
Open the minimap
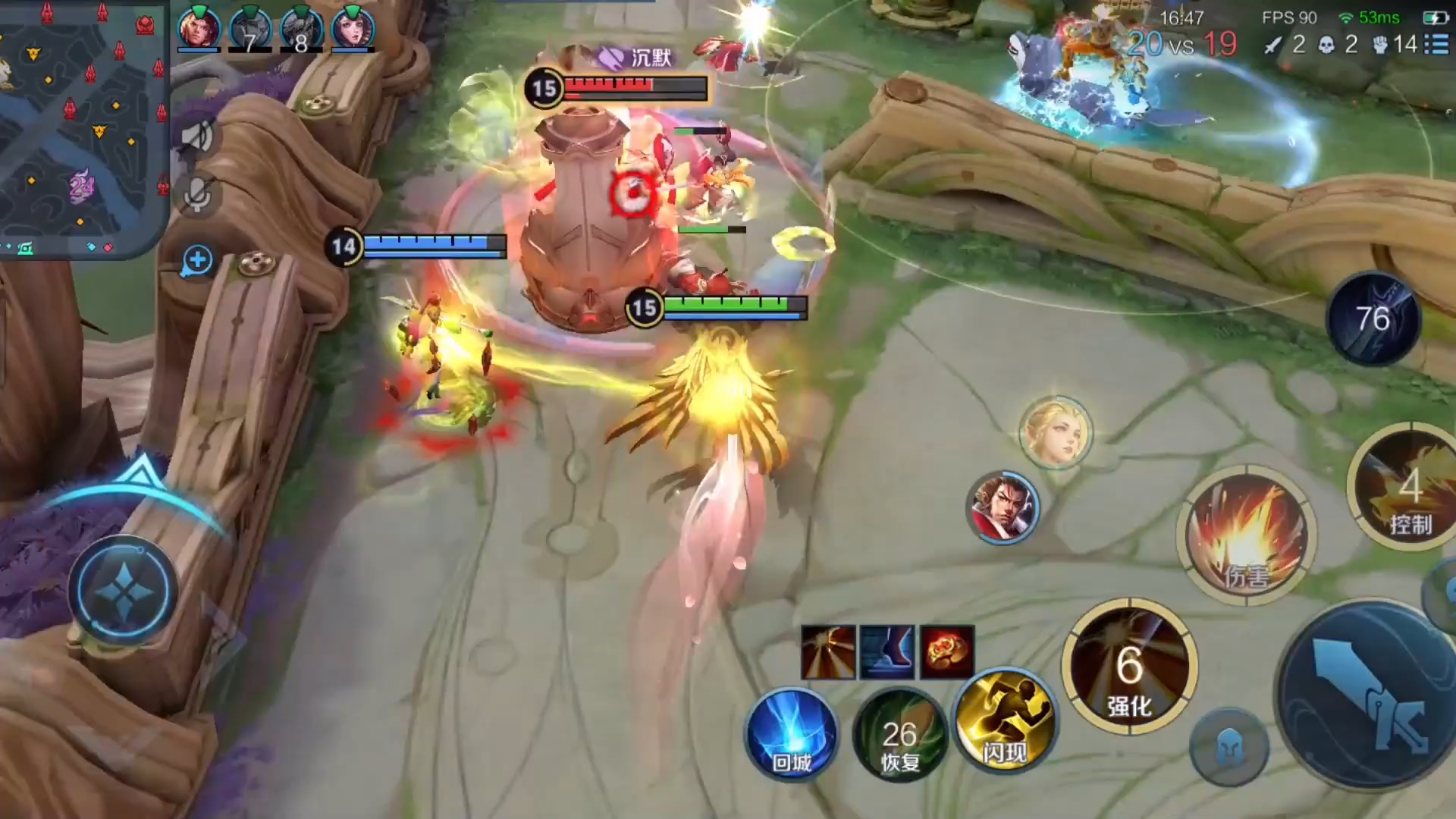click(x=82, y=125)
